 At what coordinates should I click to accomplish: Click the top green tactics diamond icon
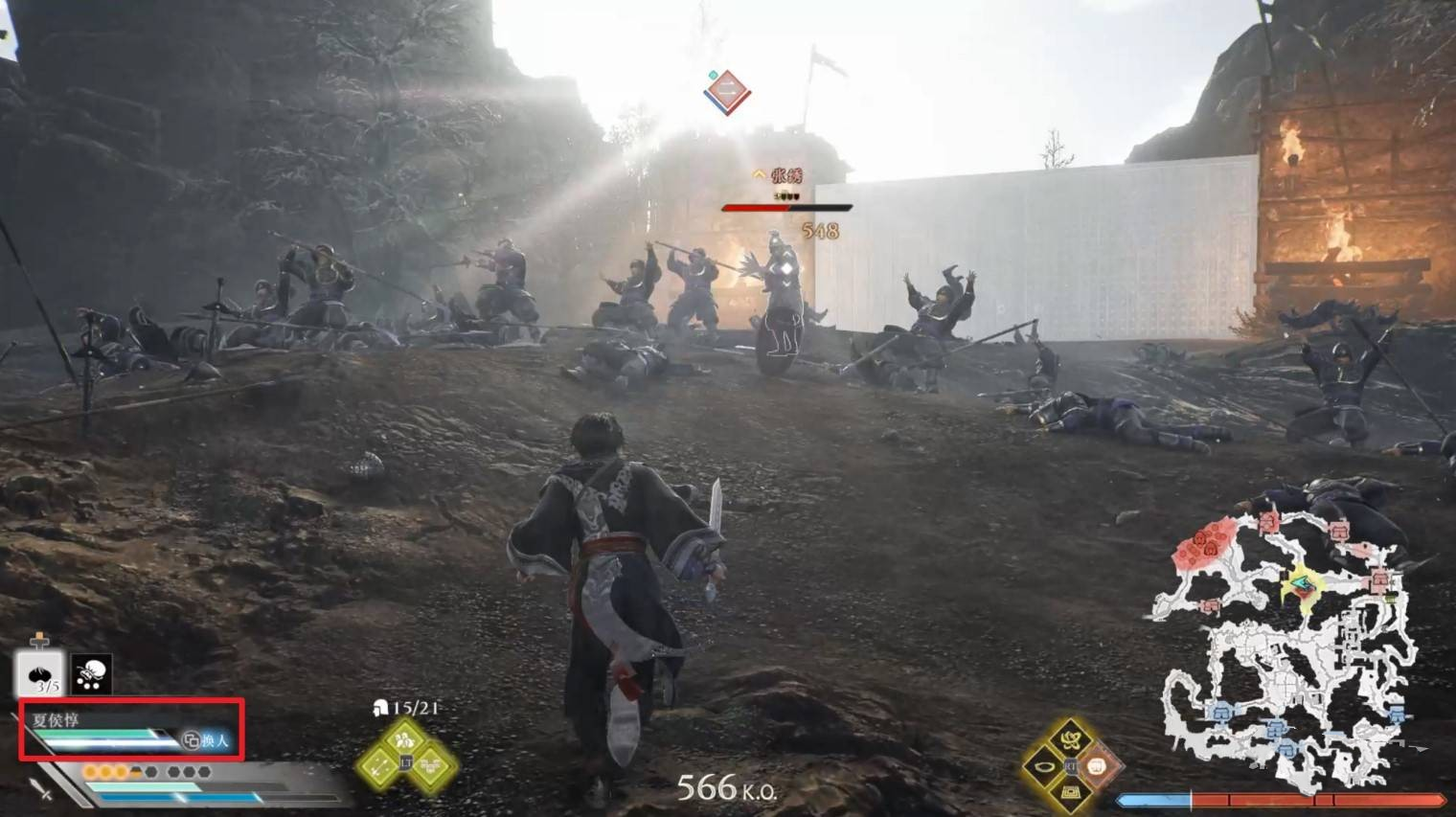pos(406,738)
